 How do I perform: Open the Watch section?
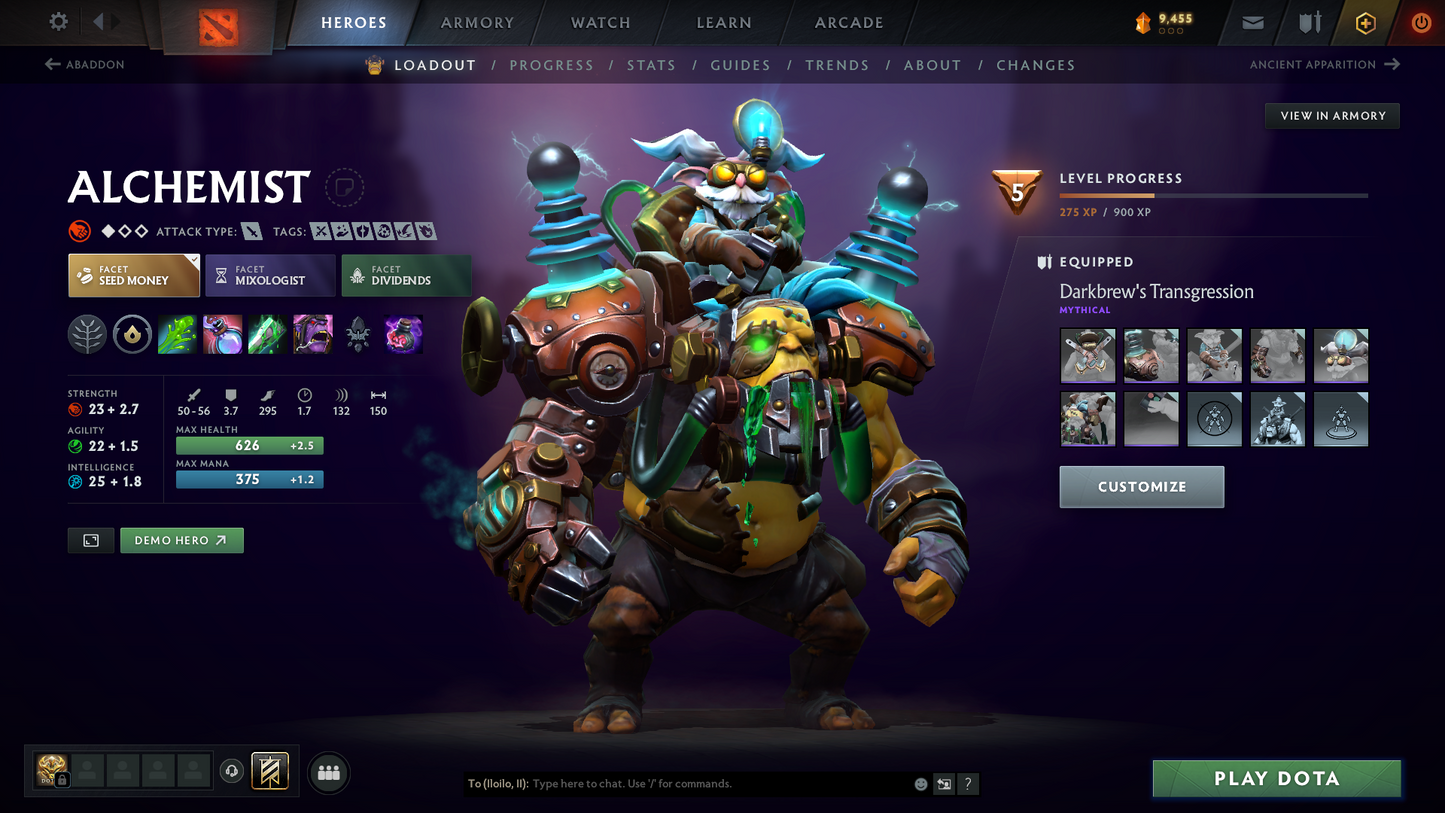[600, 23]
